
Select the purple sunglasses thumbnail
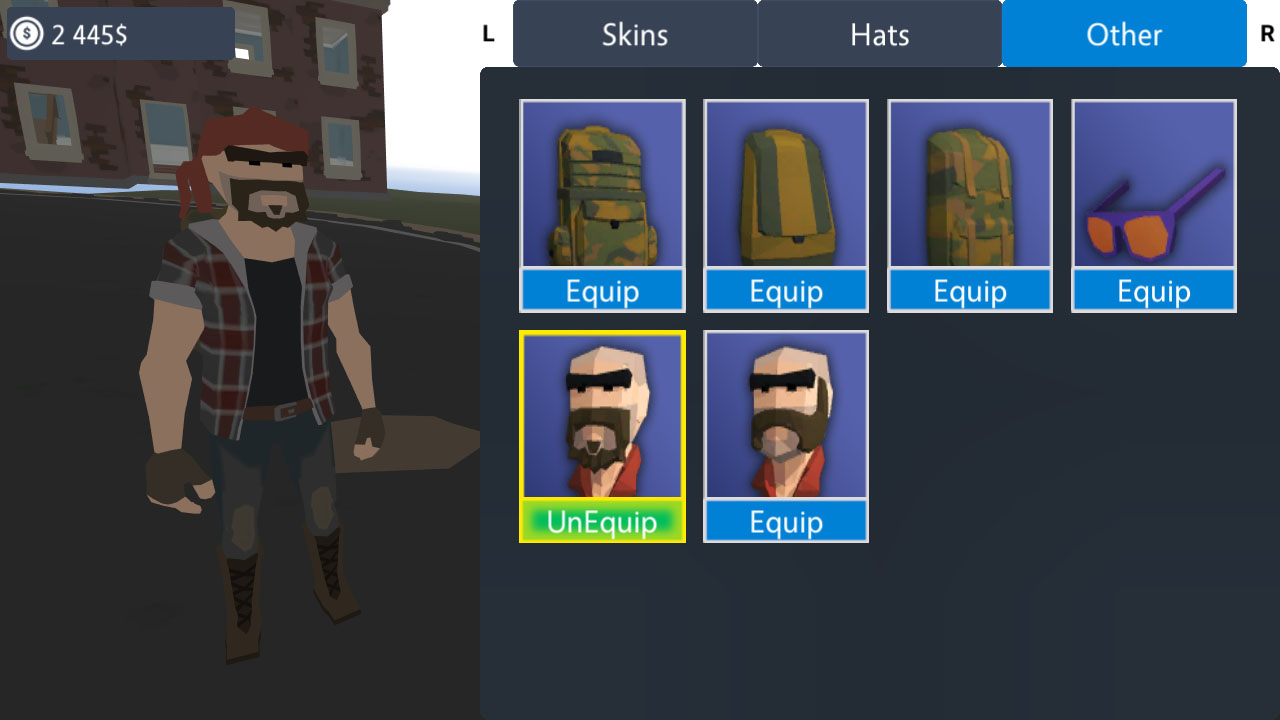(1153, 185)
